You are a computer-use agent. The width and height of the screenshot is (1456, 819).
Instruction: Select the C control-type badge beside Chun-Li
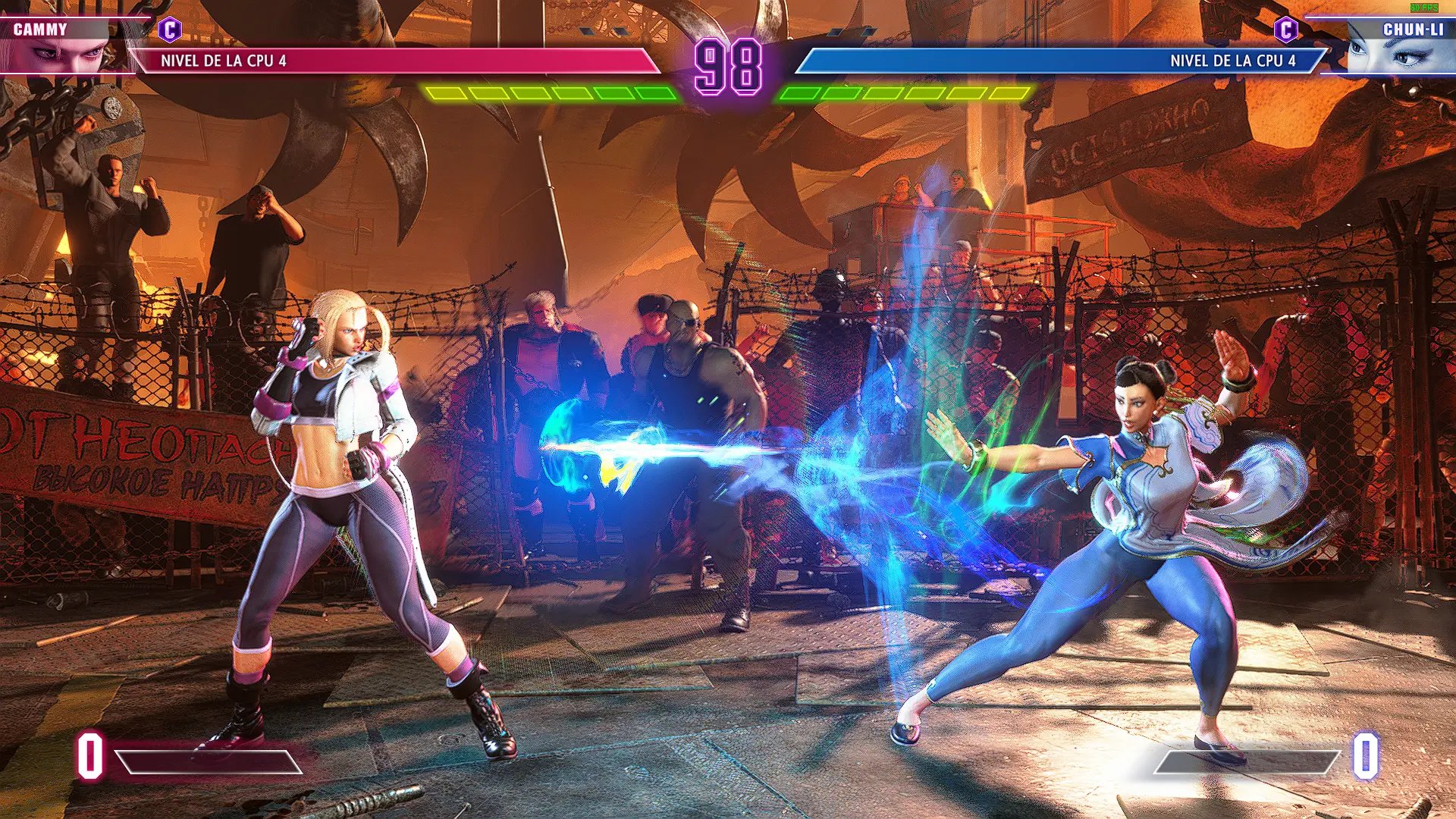[x=1285, y=30]
